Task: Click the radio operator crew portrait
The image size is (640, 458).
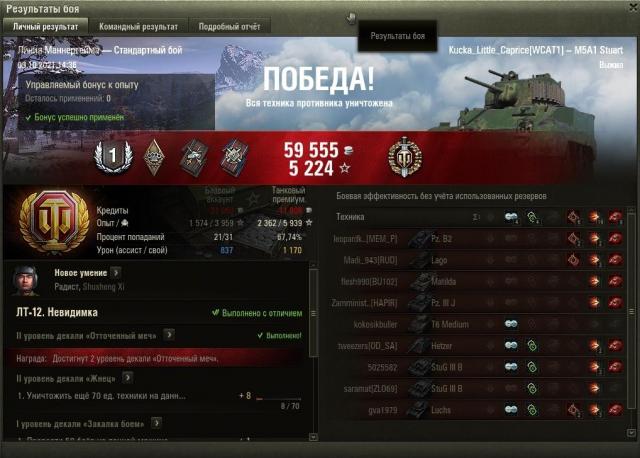Action: coord(27,279)
